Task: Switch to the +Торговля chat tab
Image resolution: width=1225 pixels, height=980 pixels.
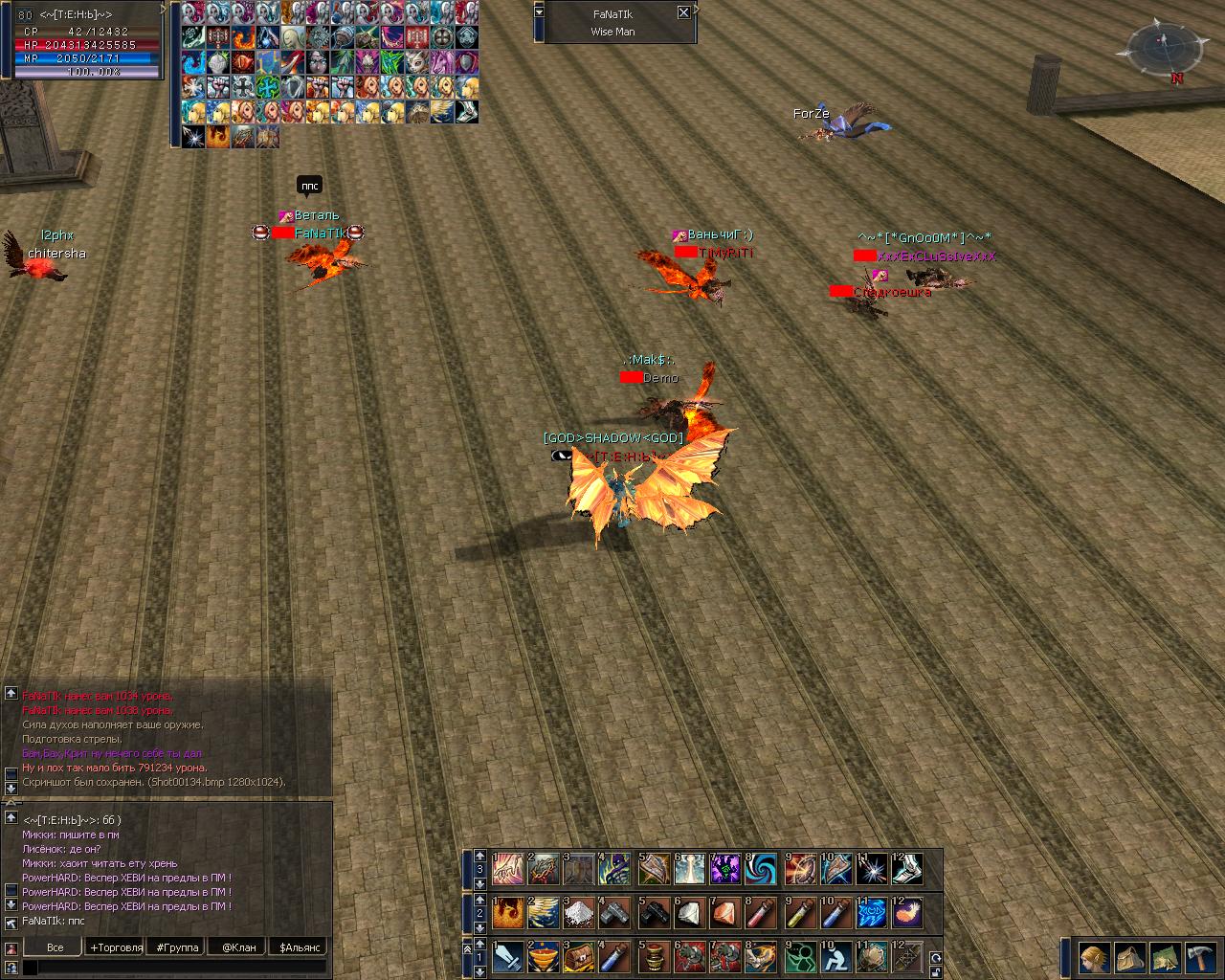Action: click(x=116, y=947)
